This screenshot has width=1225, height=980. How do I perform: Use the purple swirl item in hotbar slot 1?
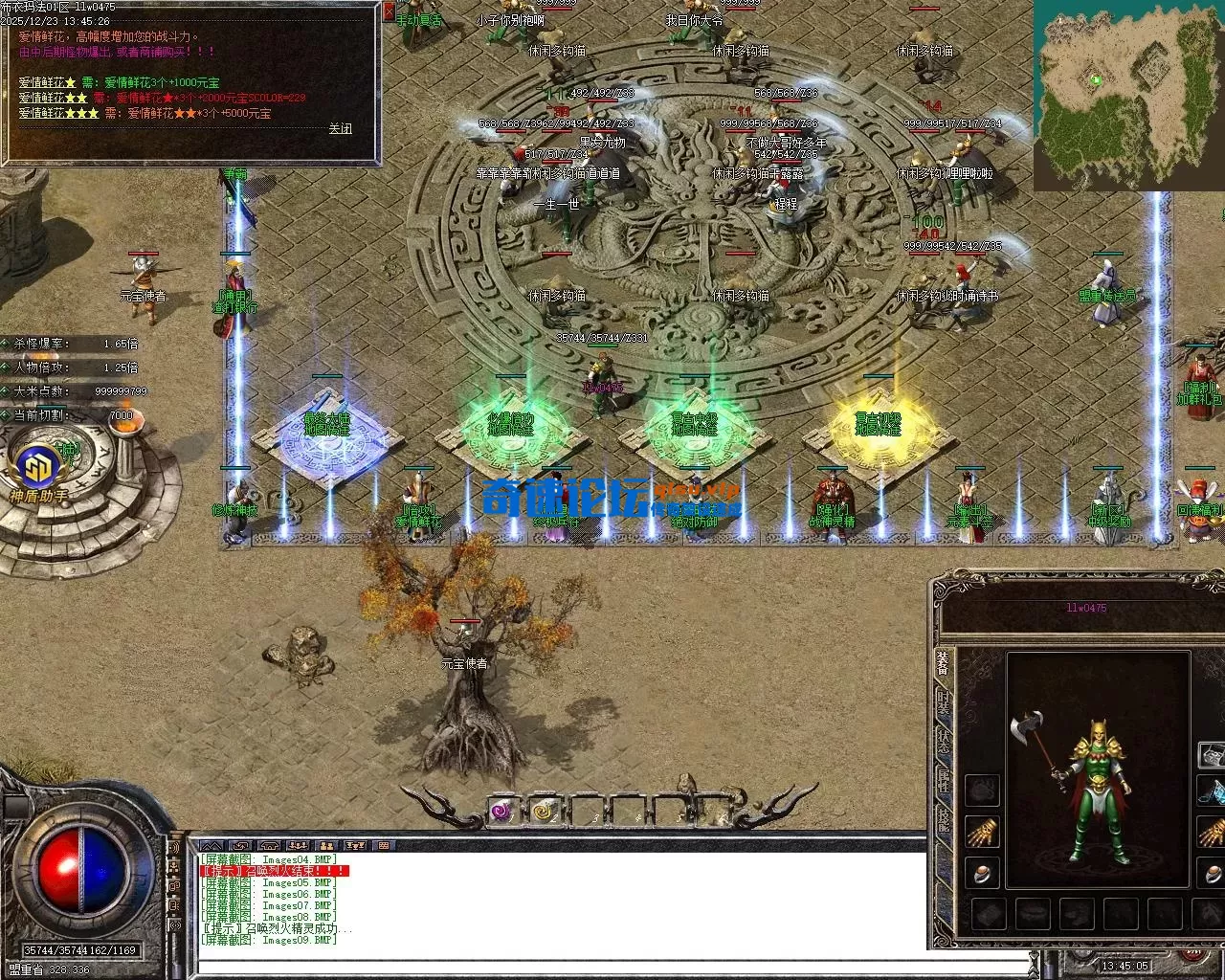[501, 812]
